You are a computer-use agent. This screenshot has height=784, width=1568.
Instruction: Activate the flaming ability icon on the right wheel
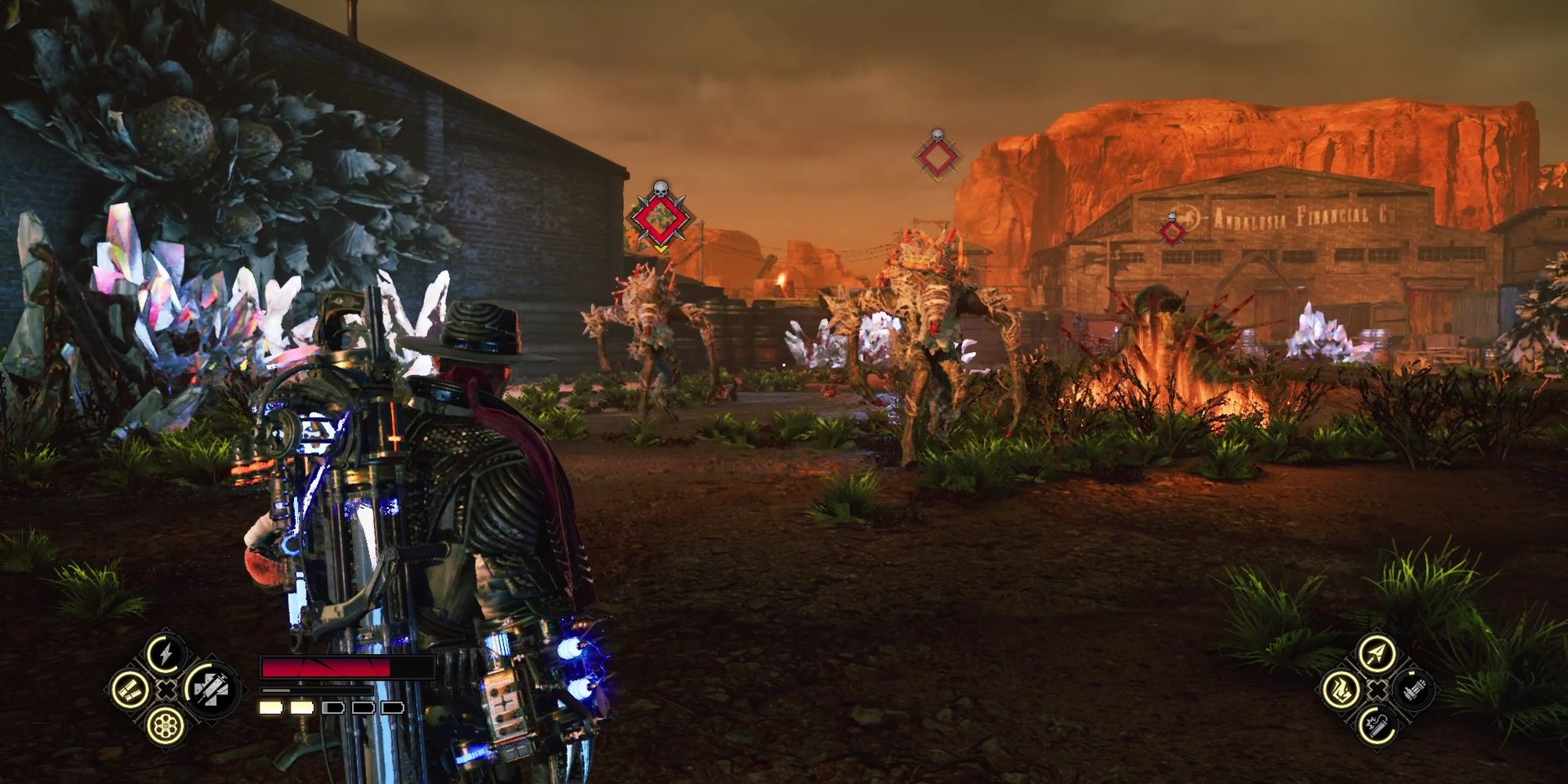pyautogui.click(x=1341, y=690)
